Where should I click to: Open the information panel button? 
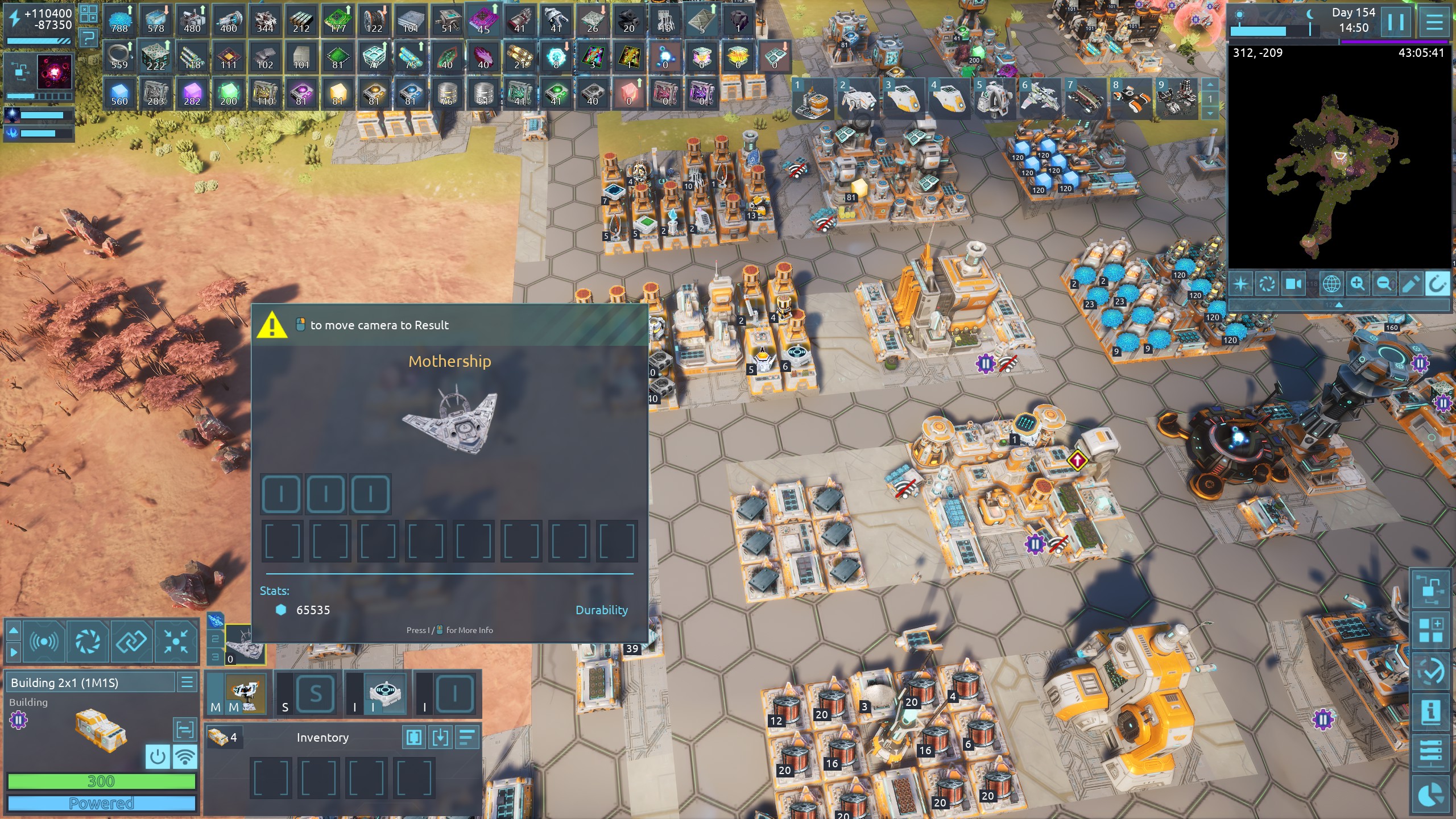[1431, 712]
